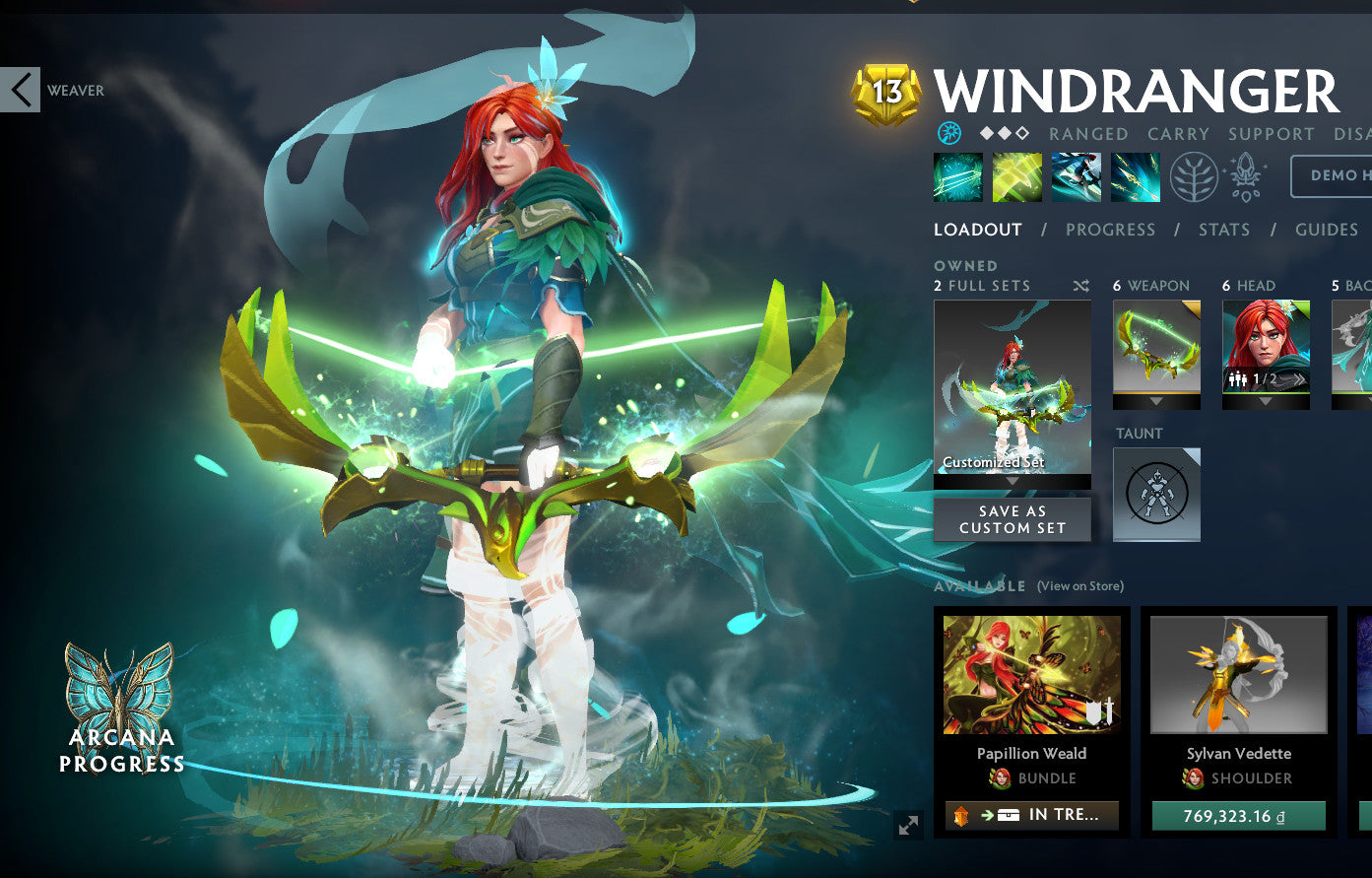Click the Save As Custom Set button

(1012, 519)
